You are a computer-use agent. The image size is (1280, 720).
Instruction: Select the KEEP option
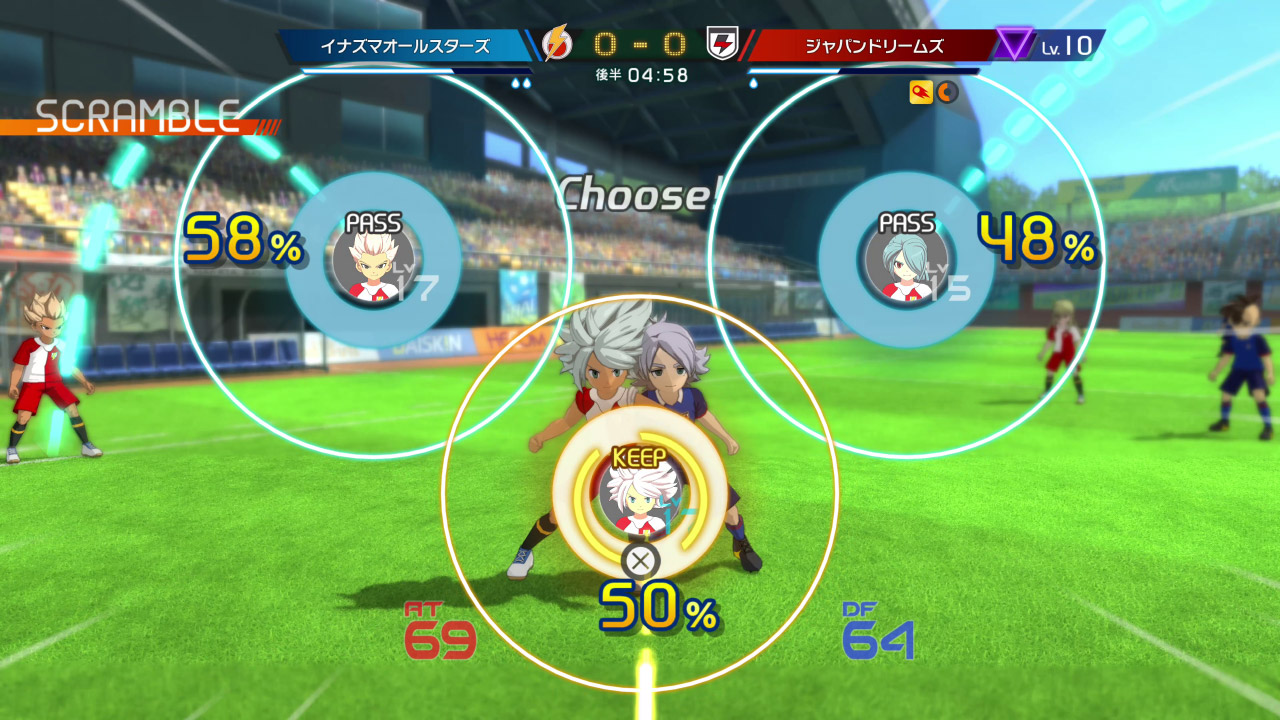pyautogui.click(x=638, y=492)
